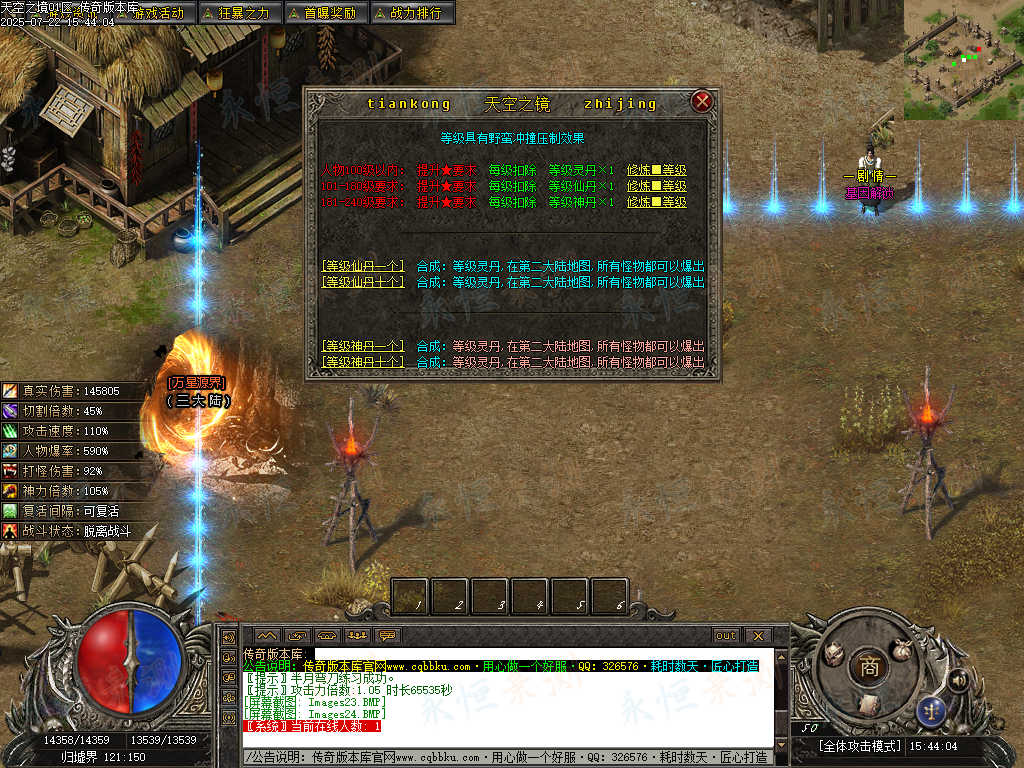Choose the [等级神丹十个] synthesis link

coord(363,361)
